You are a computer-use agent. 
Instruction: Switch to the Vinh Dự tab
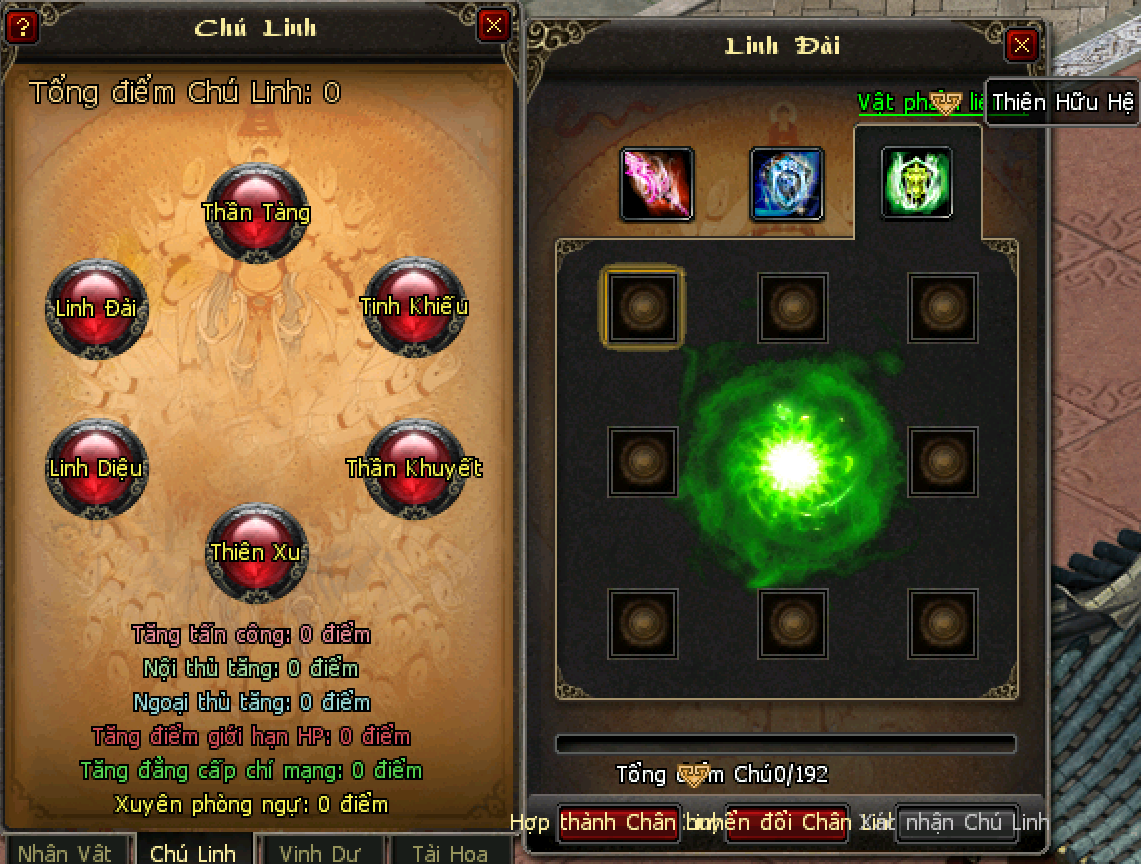coord(320,853)
